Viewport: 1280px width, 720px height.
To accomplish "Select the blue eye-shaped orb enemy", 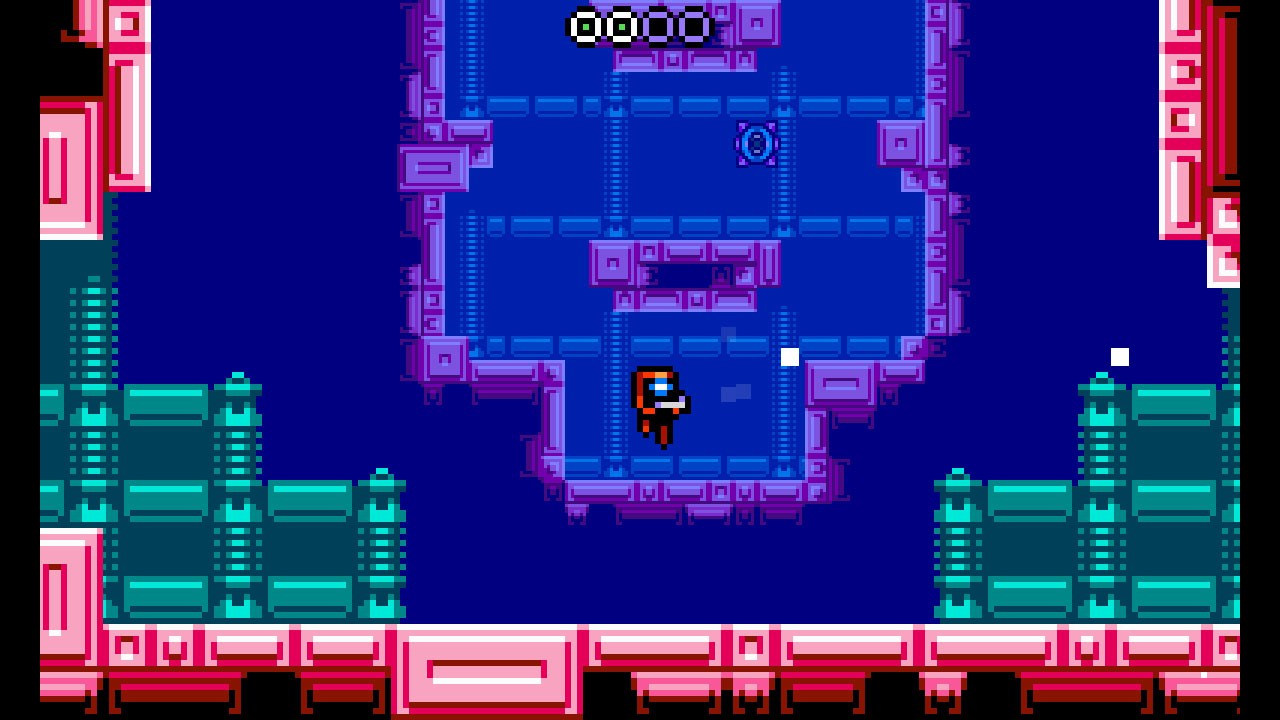I will [x=757, y=145].
